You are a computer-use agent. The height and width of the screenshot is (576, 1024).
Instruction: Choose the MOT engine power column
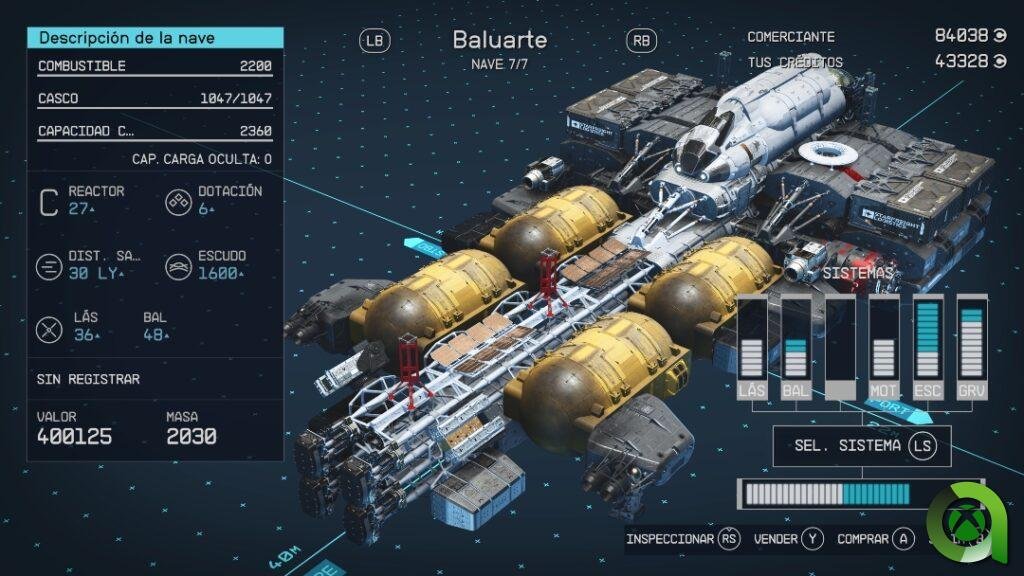click(x=883, y=346)
